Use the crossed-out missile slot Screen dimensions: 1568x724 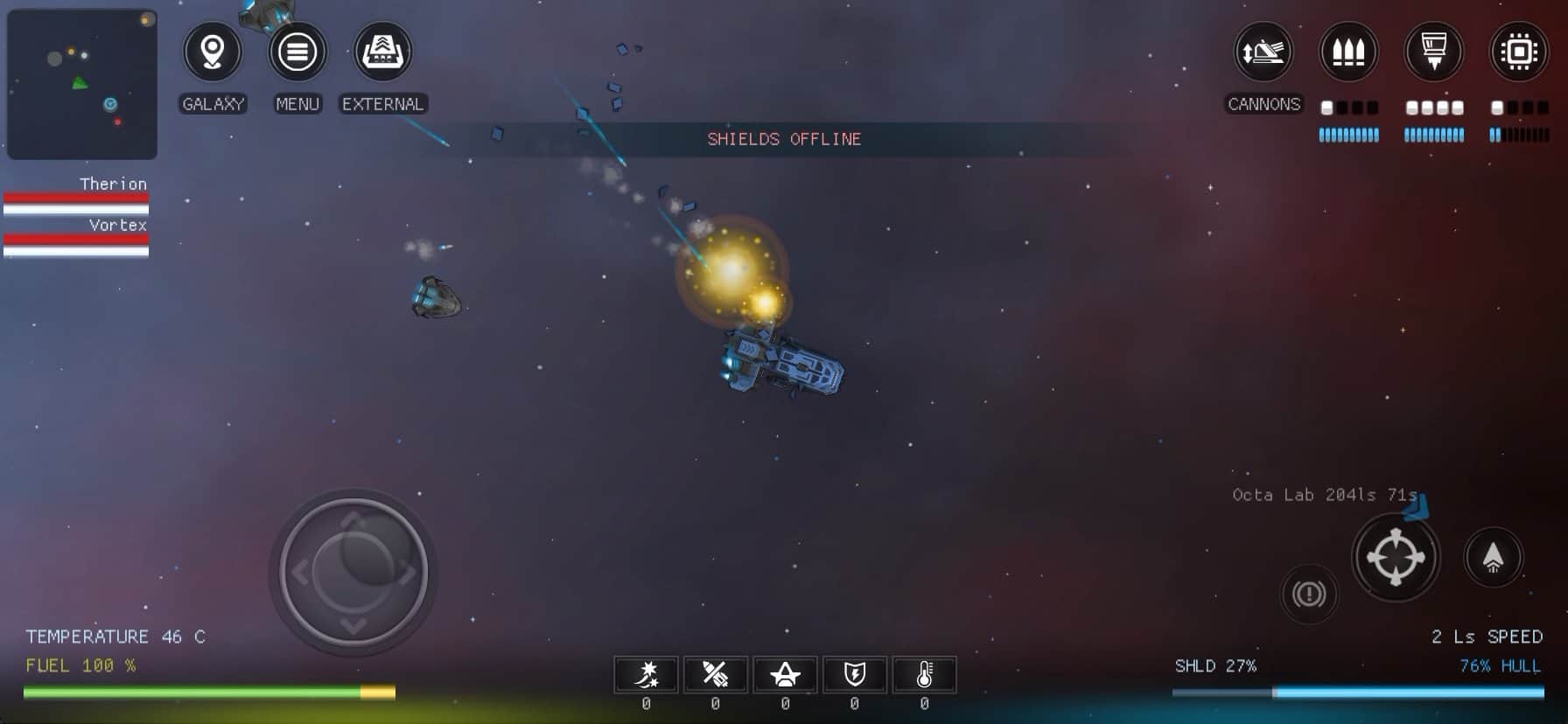click(716, 674)
